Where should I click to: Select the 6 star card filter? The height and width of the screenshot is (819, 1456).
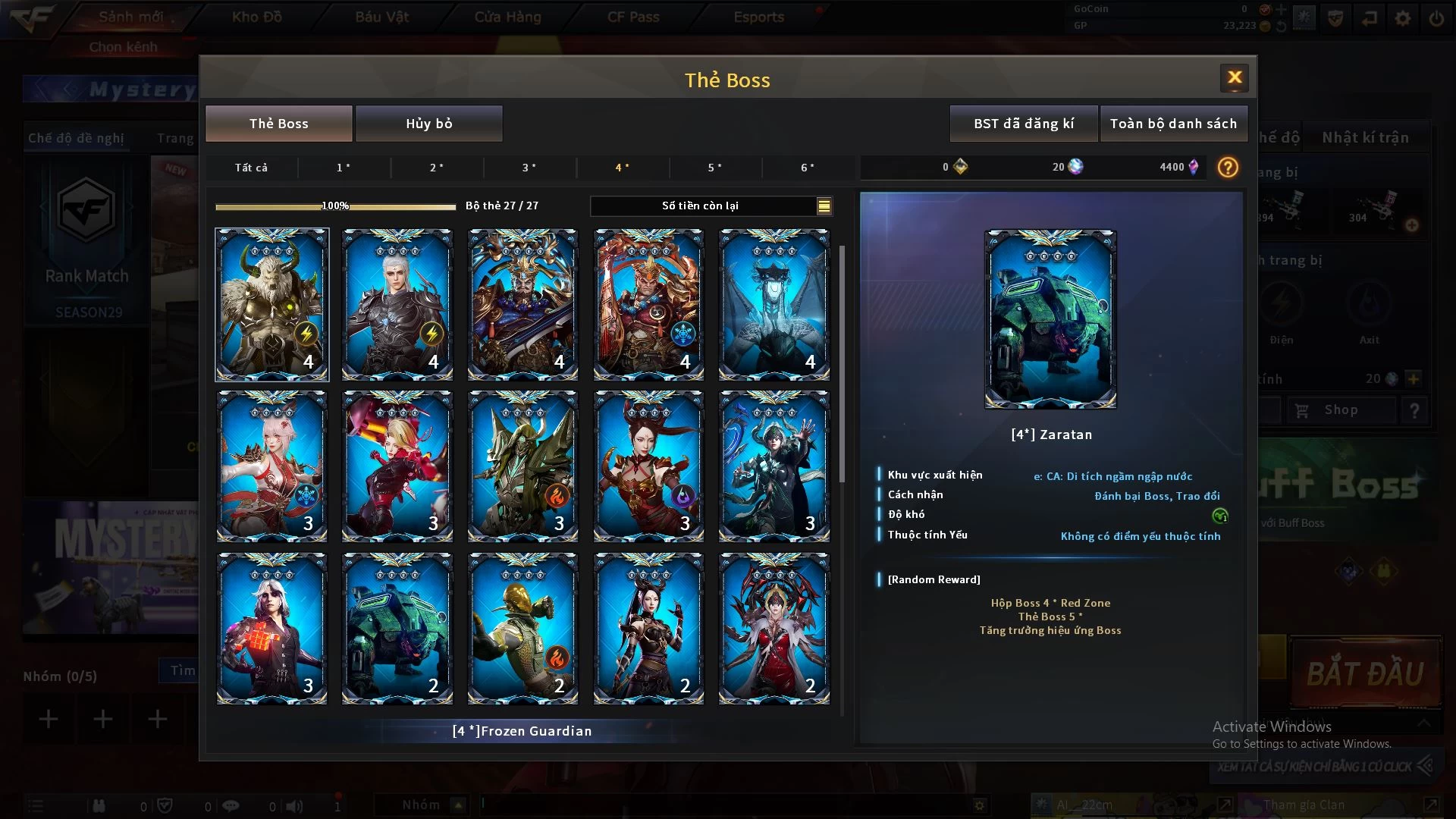808,168
